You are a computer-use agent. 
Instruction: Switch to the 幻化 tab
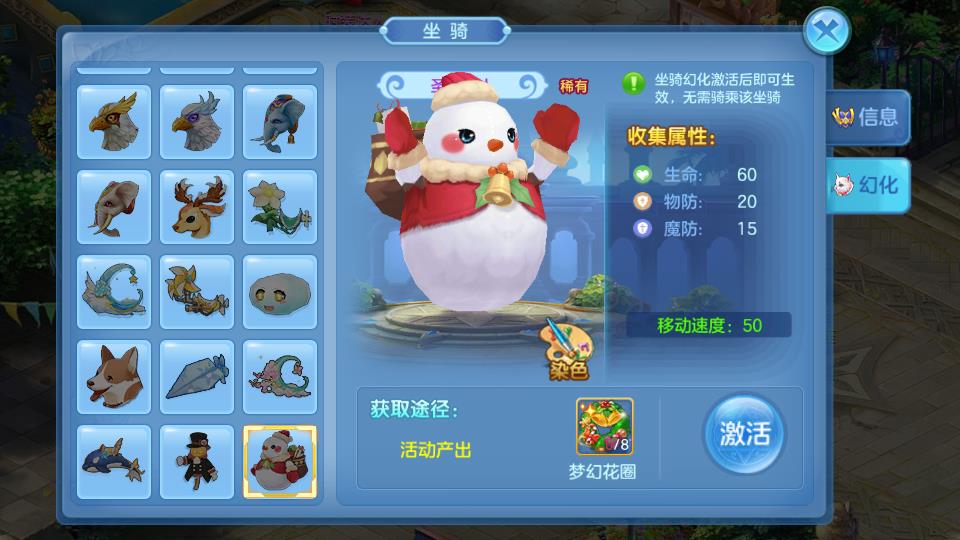[867, 185]
